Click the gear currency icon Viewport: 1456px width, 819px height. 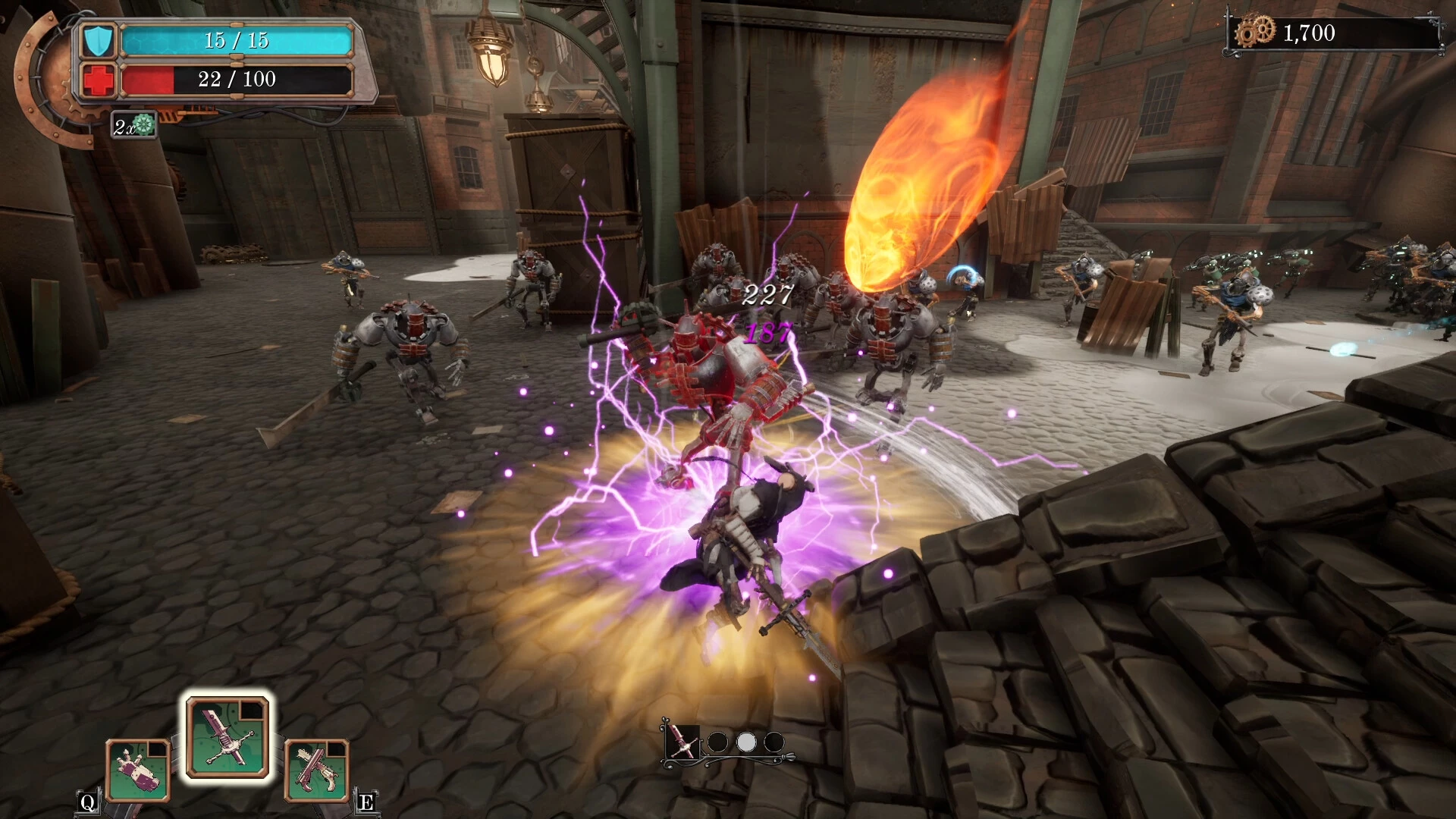click(x=1255, y=33)
